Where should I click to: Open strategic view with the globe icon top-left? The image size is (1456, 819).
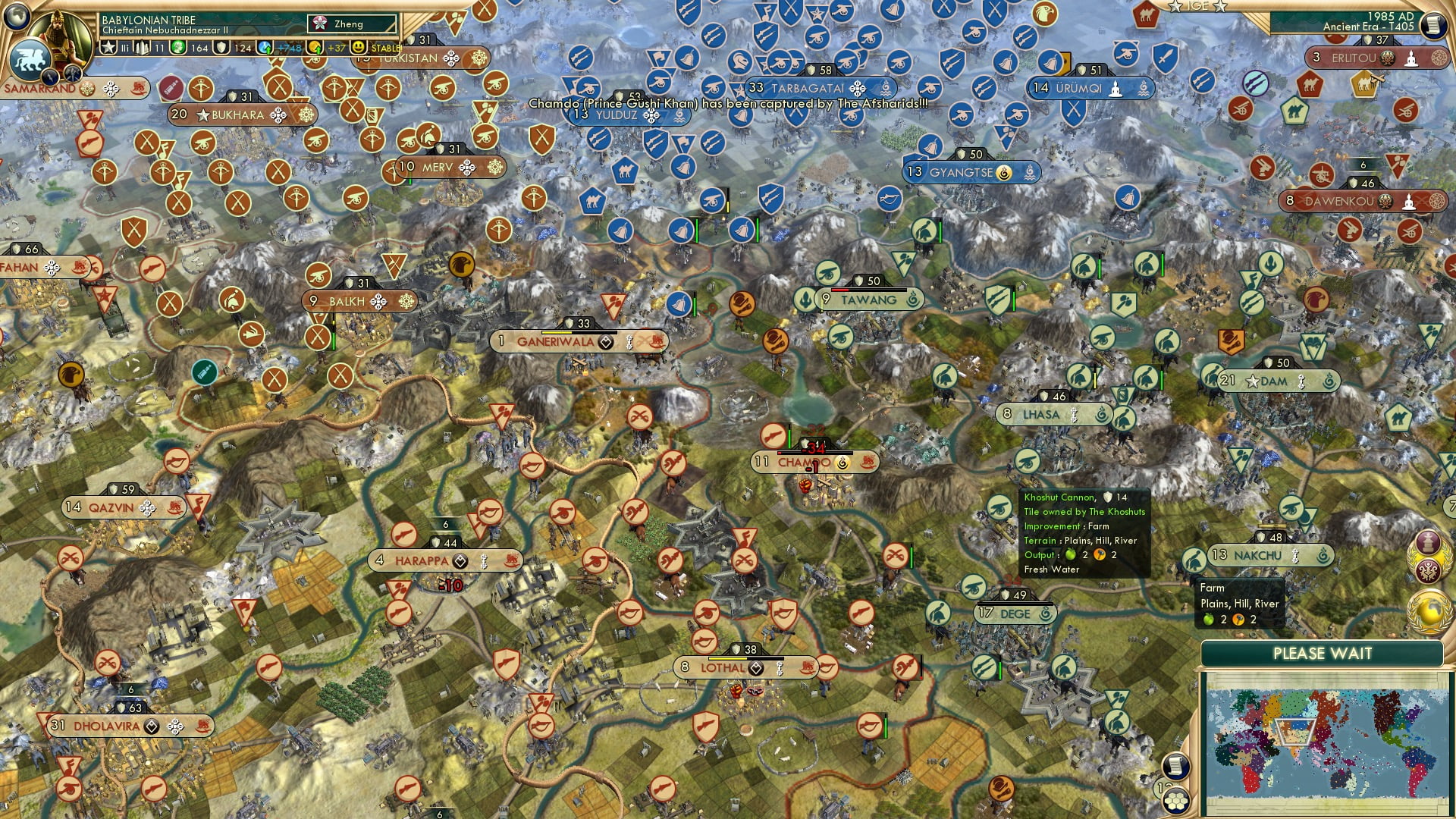(17, 16)
